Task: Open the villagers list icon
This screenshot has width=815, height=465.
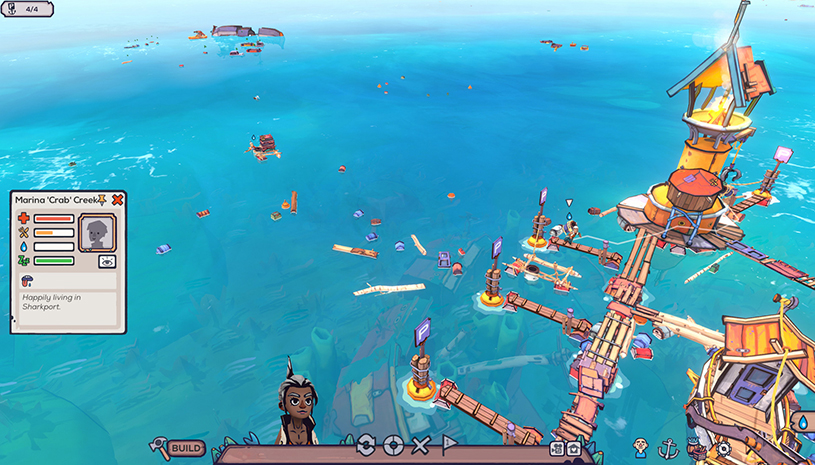Action: 641,447
